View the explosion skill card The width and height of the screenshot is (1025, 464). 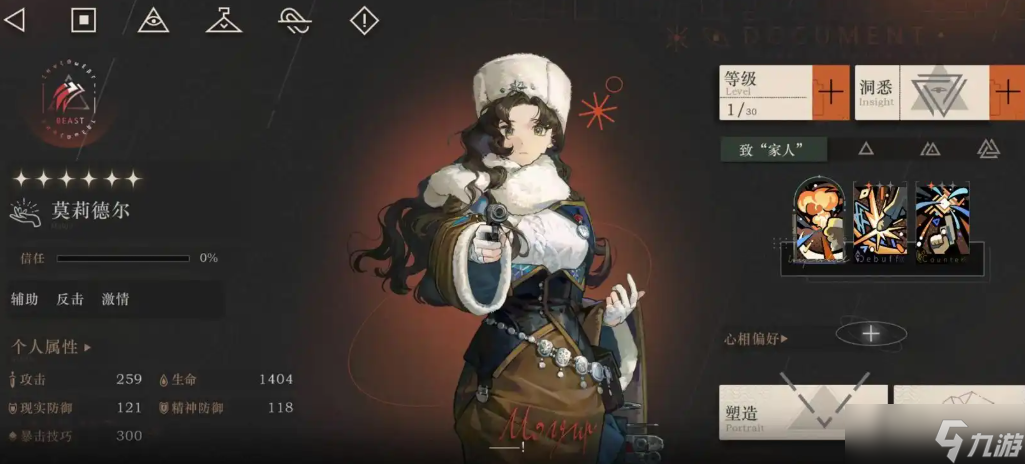coord(819,221)
